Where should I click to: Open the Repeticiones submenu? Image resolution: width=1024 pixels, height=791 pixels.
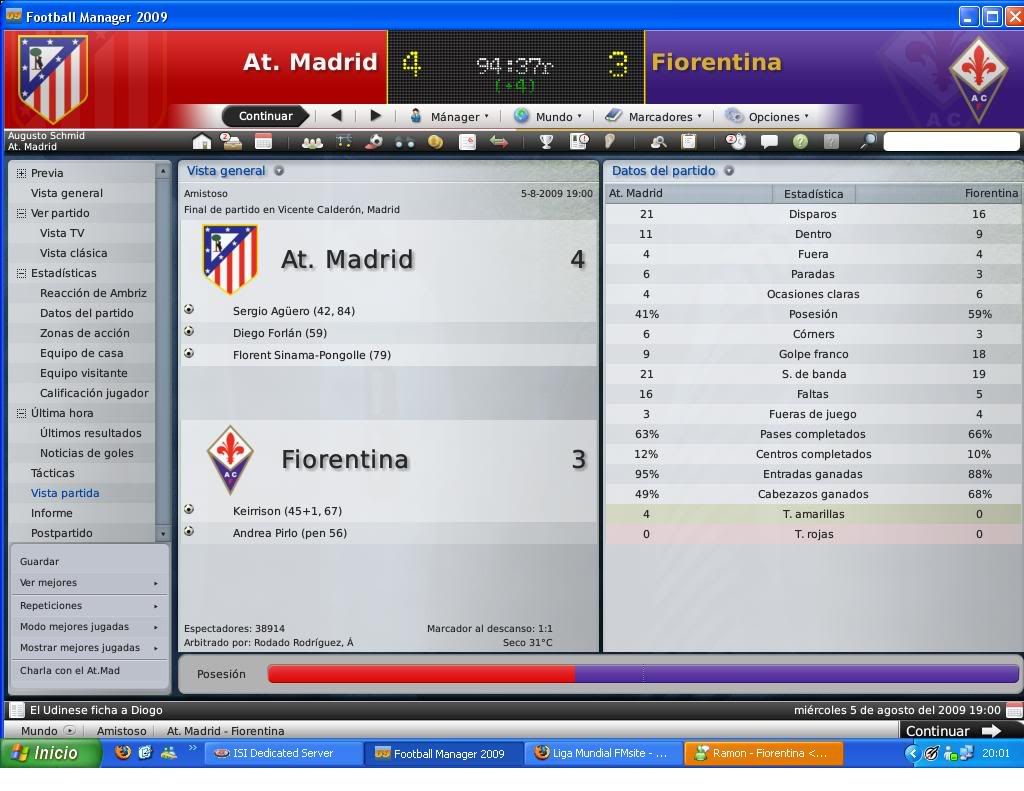tap(51, 605)
